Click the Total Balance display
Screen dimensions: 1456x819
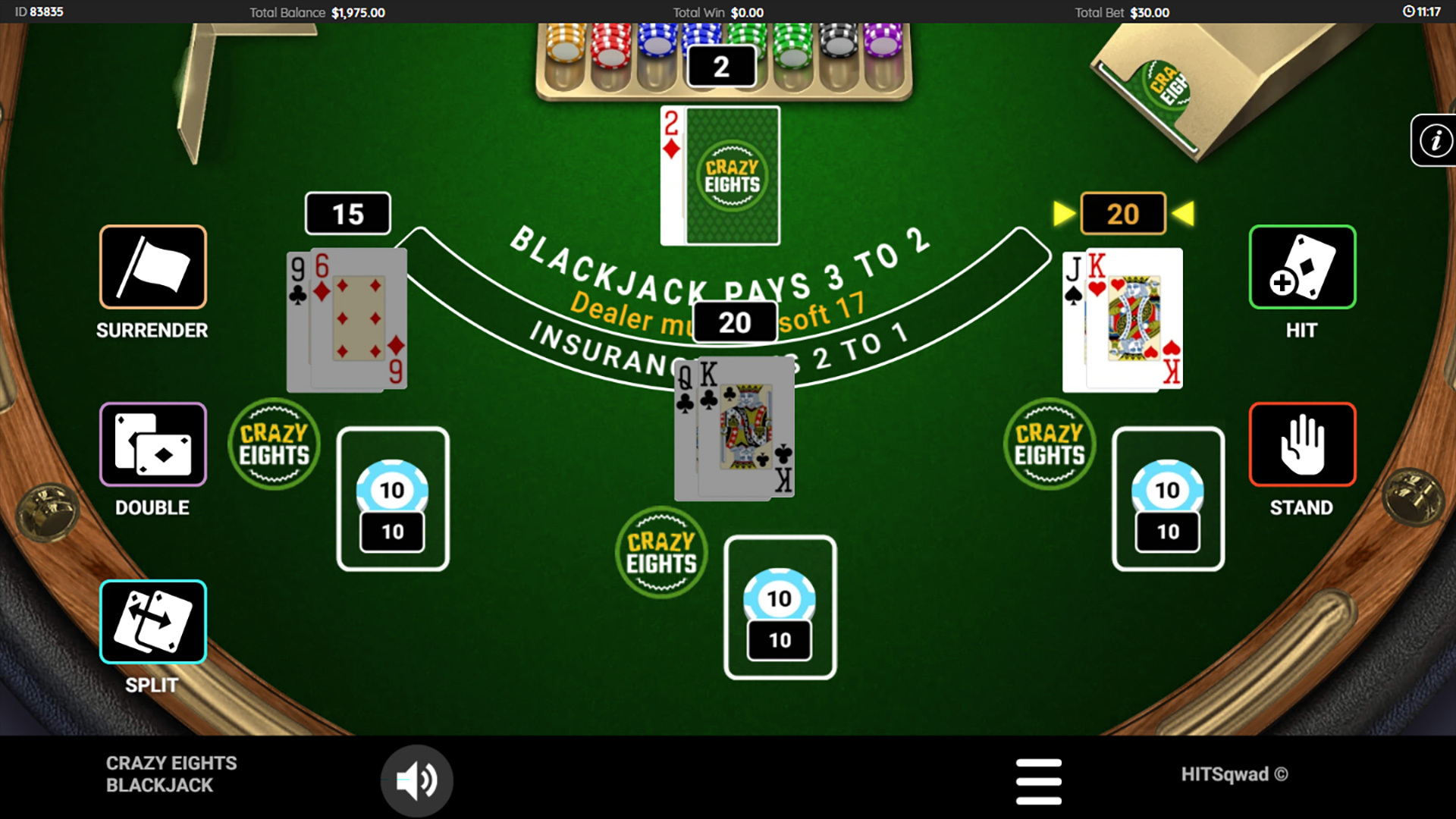tap(318, 12)
